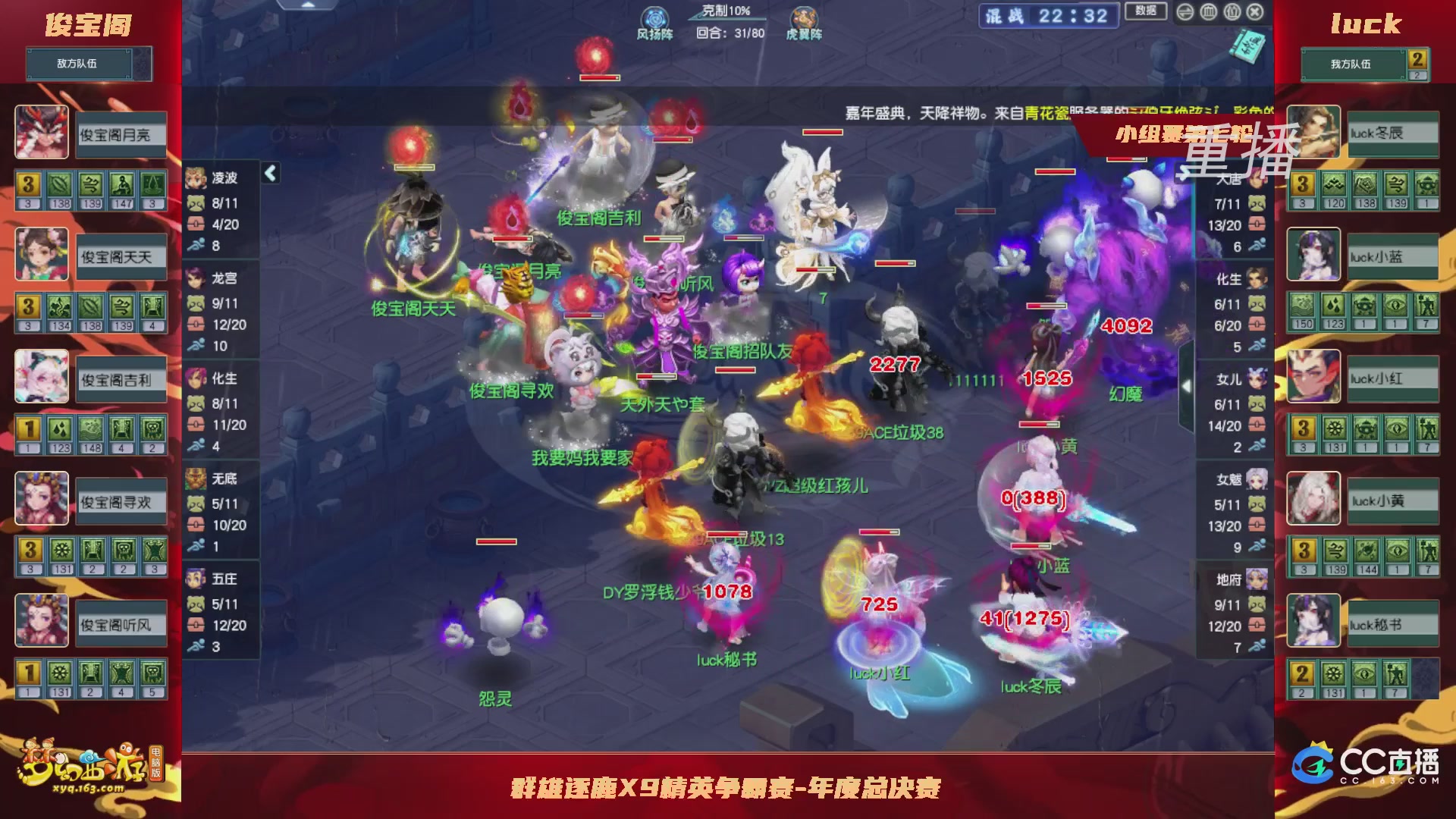The width and height of the screenshot is (1456, 819).
Task: Click luck小黄's character portrait thumbnail
Action: coord(1313,499)
